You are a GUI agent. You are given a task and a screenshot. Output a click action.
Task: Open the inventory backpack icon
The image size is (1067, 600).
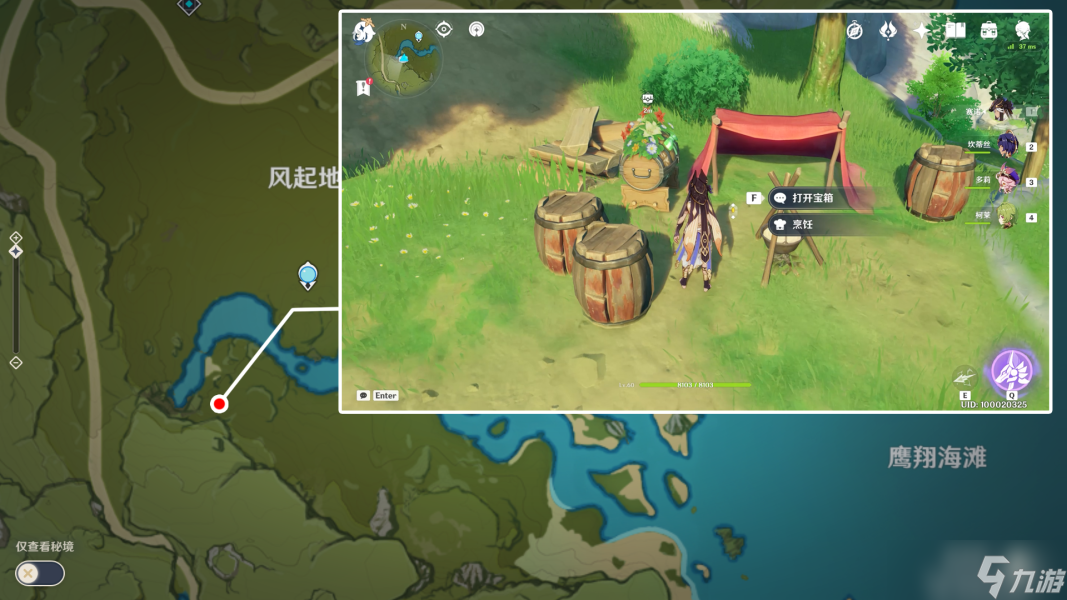(x=989, y=30)
